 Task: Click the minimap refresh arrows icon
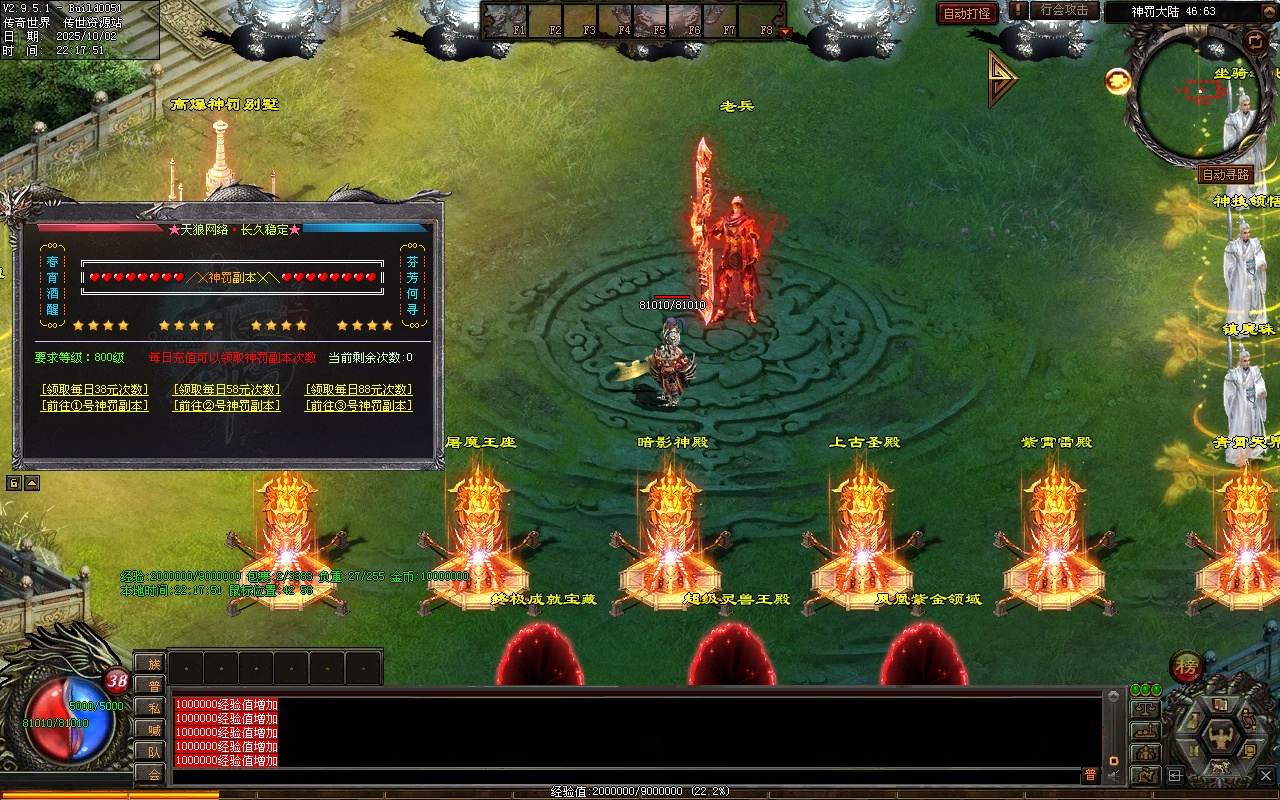1255,41
